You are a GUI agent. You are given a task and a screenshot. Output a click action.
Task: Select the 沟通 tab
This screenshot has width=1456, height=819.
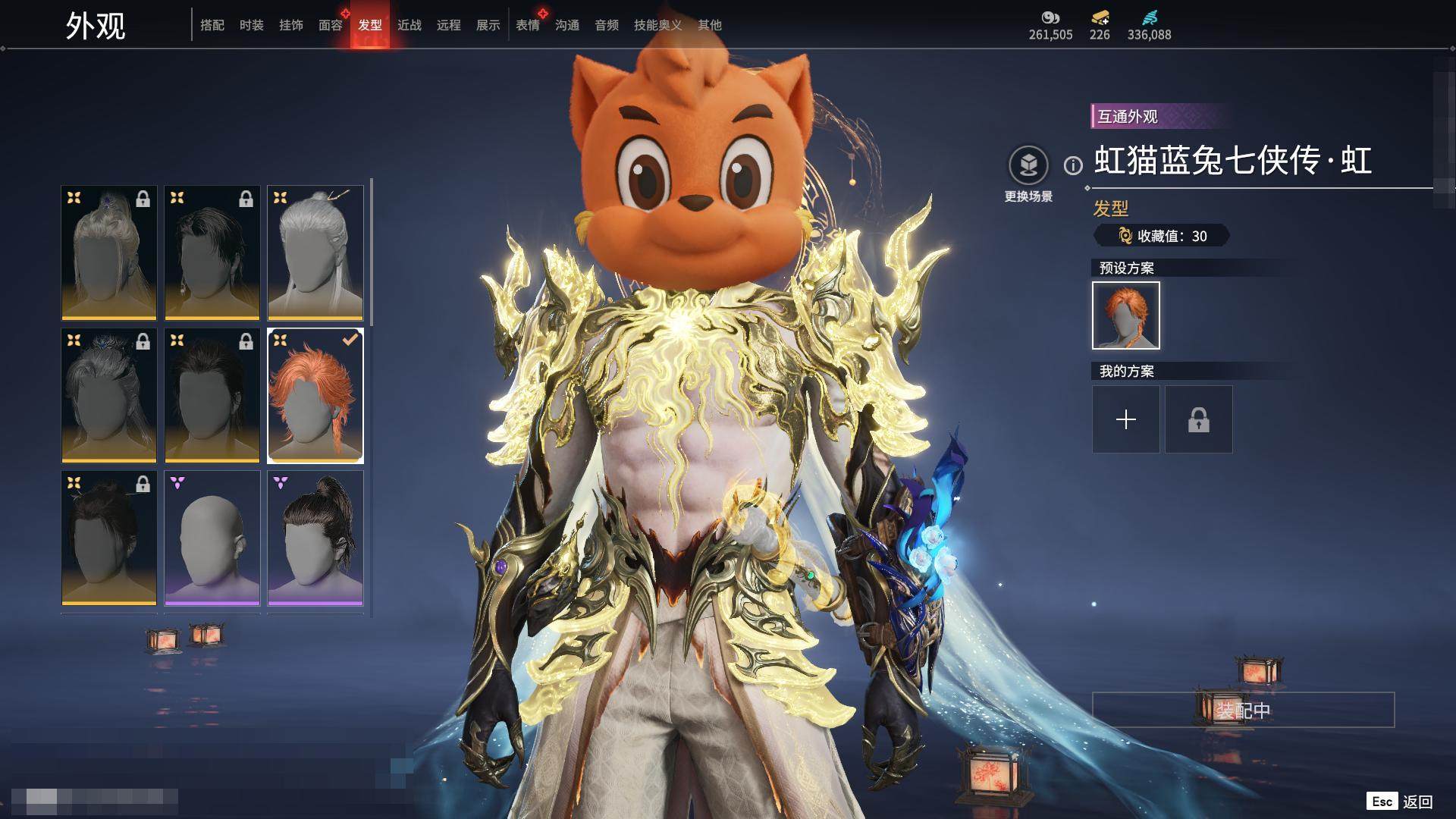pos(567,25)
